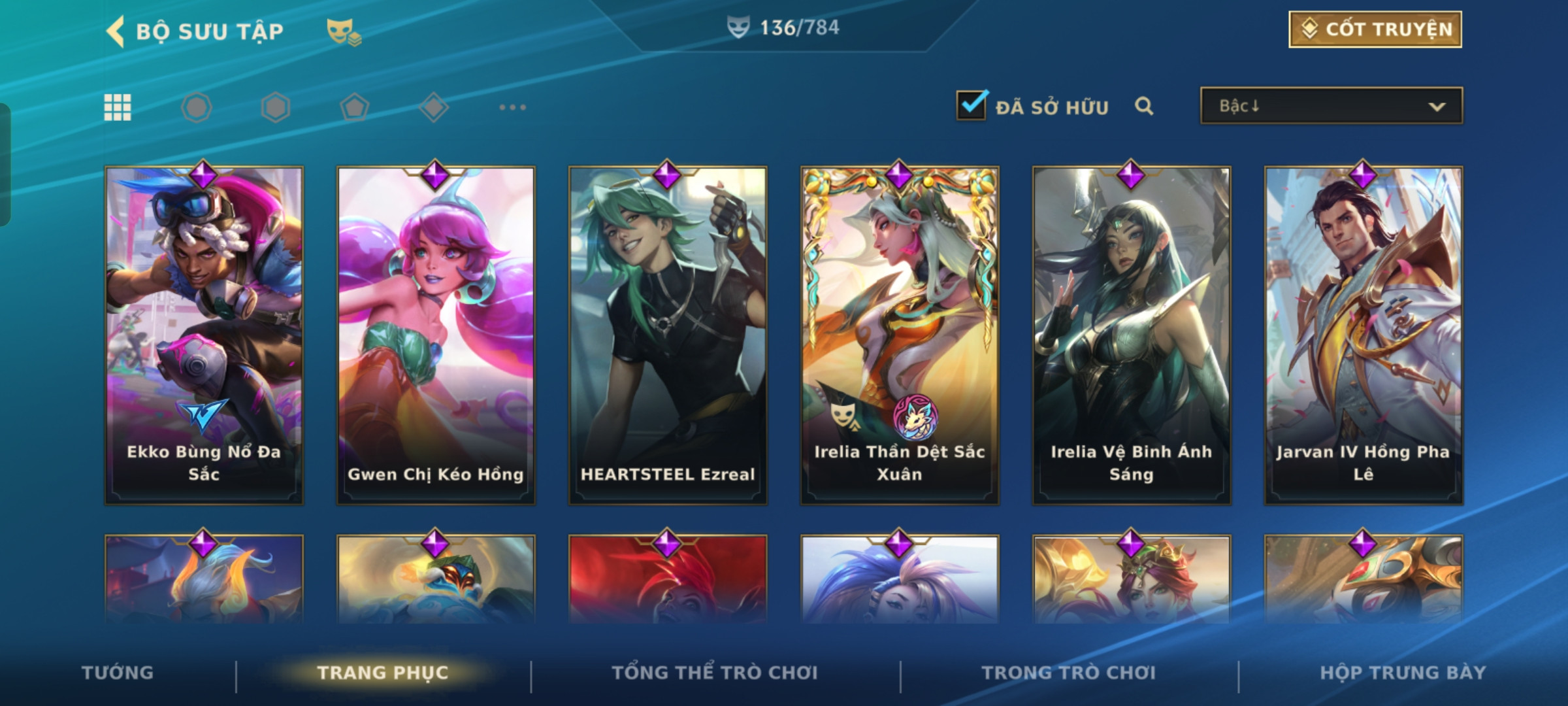
Task: Filter by the pentagon rarity icon
Action: click(x=355, y=107)
